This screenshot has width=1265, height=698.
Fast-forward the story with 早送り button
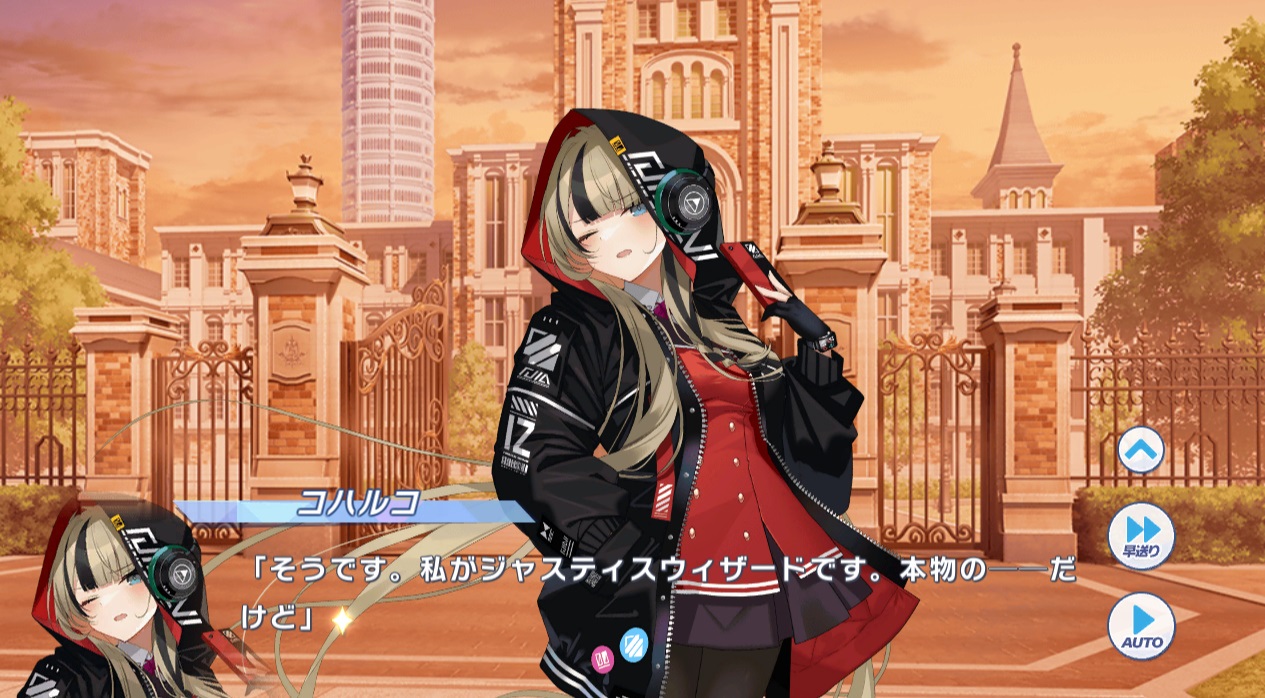pyautogui.click(x=1140, y=537)
